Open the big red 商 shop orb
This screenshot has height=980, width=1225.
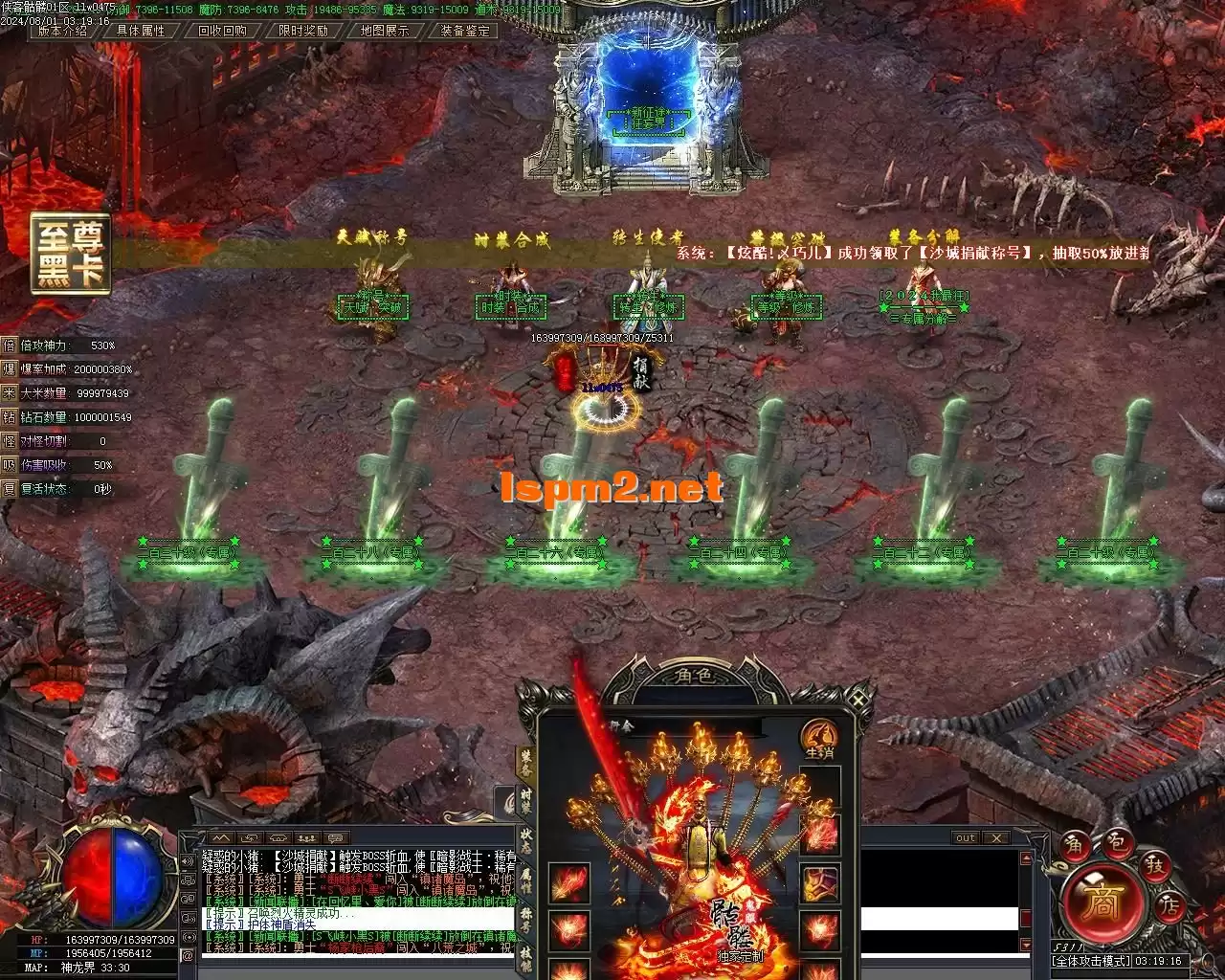pyautogui.click(x=1102, y=904)
